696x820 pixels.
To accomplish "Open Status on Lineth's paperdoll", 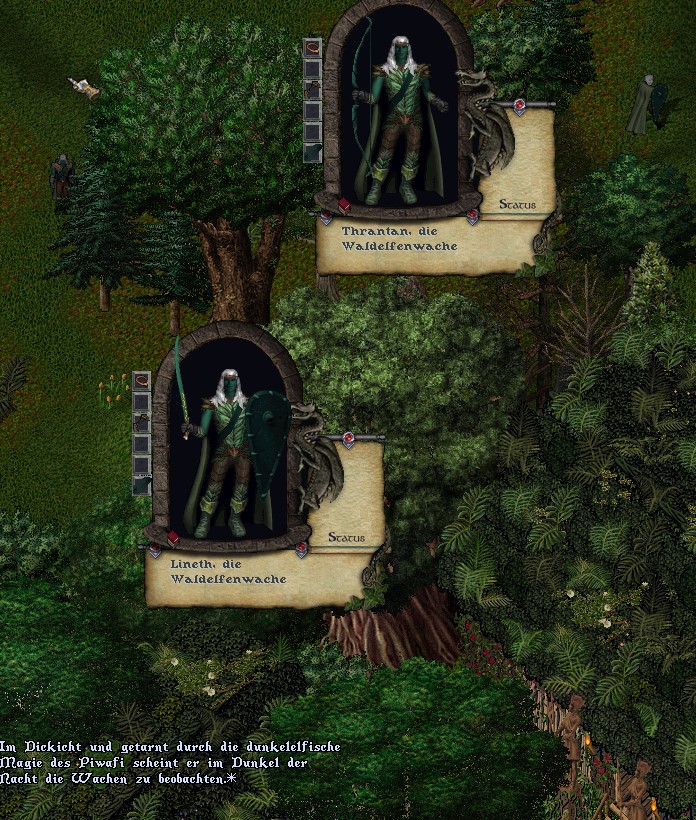I will pos(346,538).
